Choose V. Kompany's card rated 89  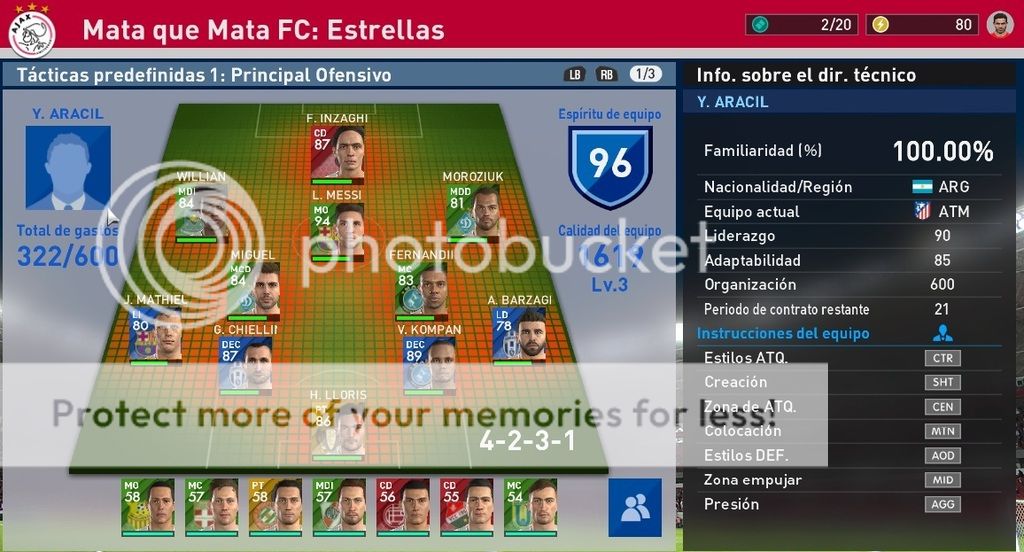pyautogui.click(x=429, y=364)
